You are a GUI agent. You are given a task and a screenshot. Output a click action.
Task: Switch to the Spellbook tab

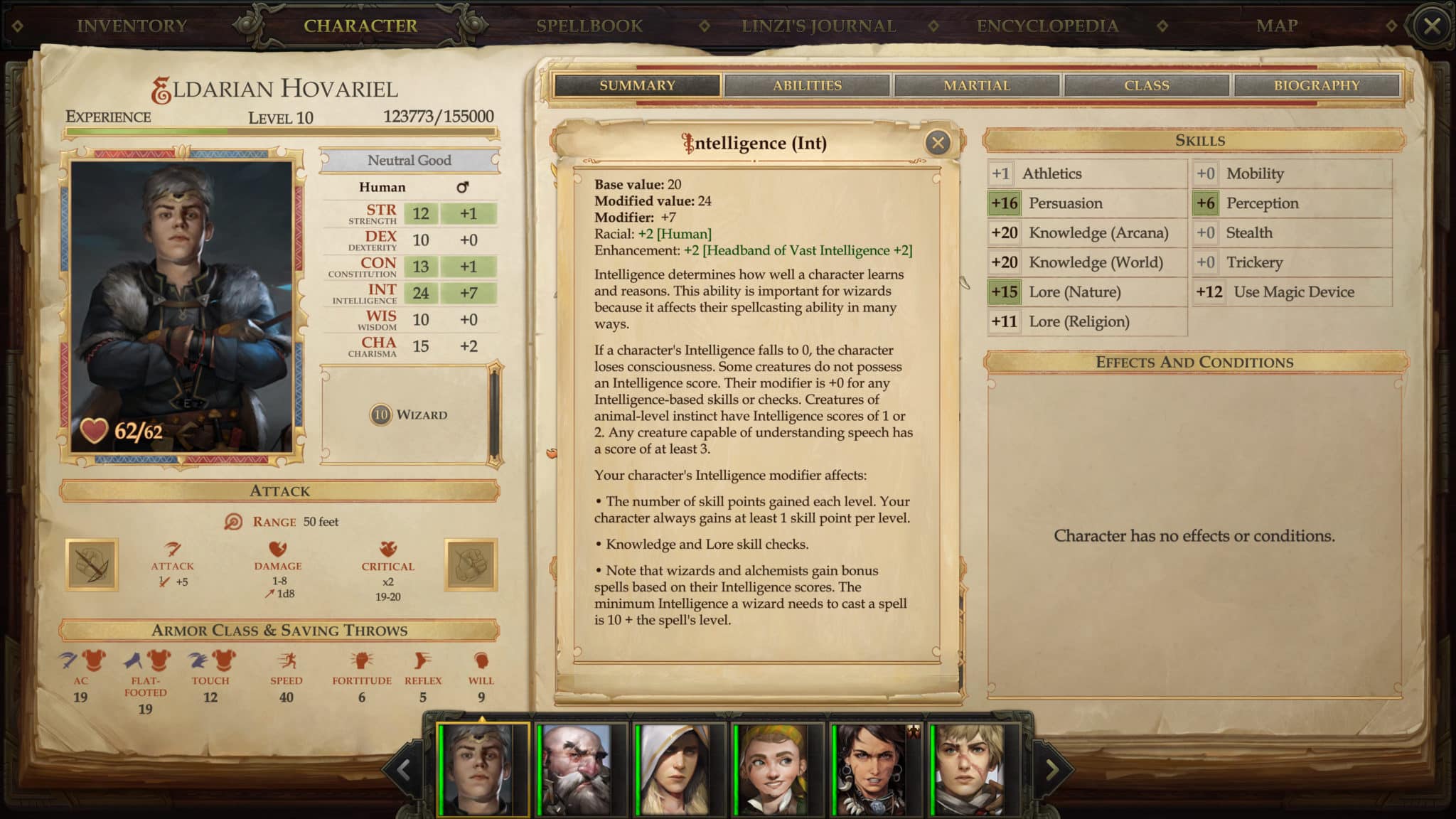point(590,26)
